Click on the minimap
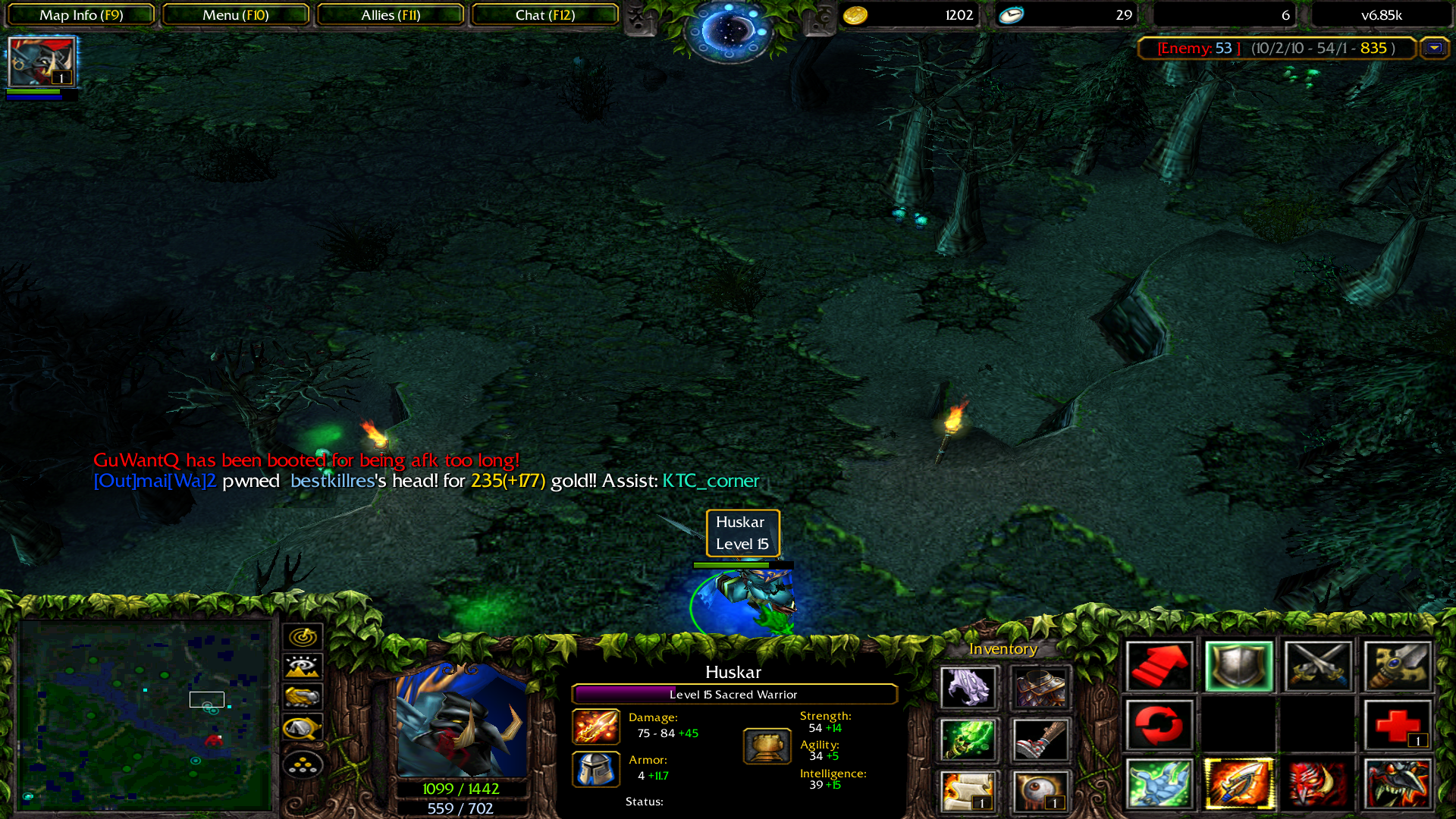Screen dimensions: 1456x819 click(x=145, y=714)
